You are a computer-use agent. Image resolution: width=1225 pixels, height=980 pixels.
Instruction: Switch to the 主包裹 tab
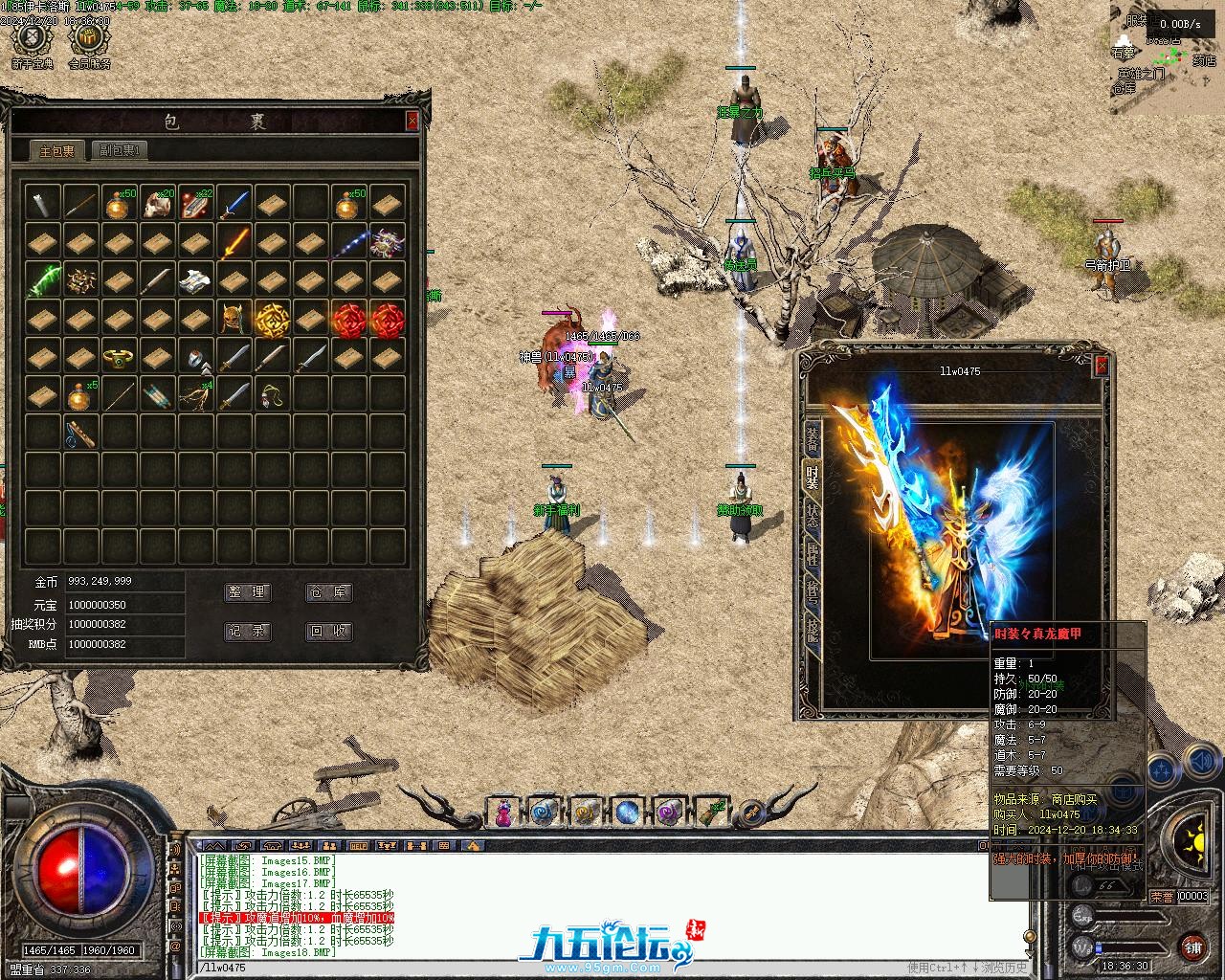coord(57,151)
